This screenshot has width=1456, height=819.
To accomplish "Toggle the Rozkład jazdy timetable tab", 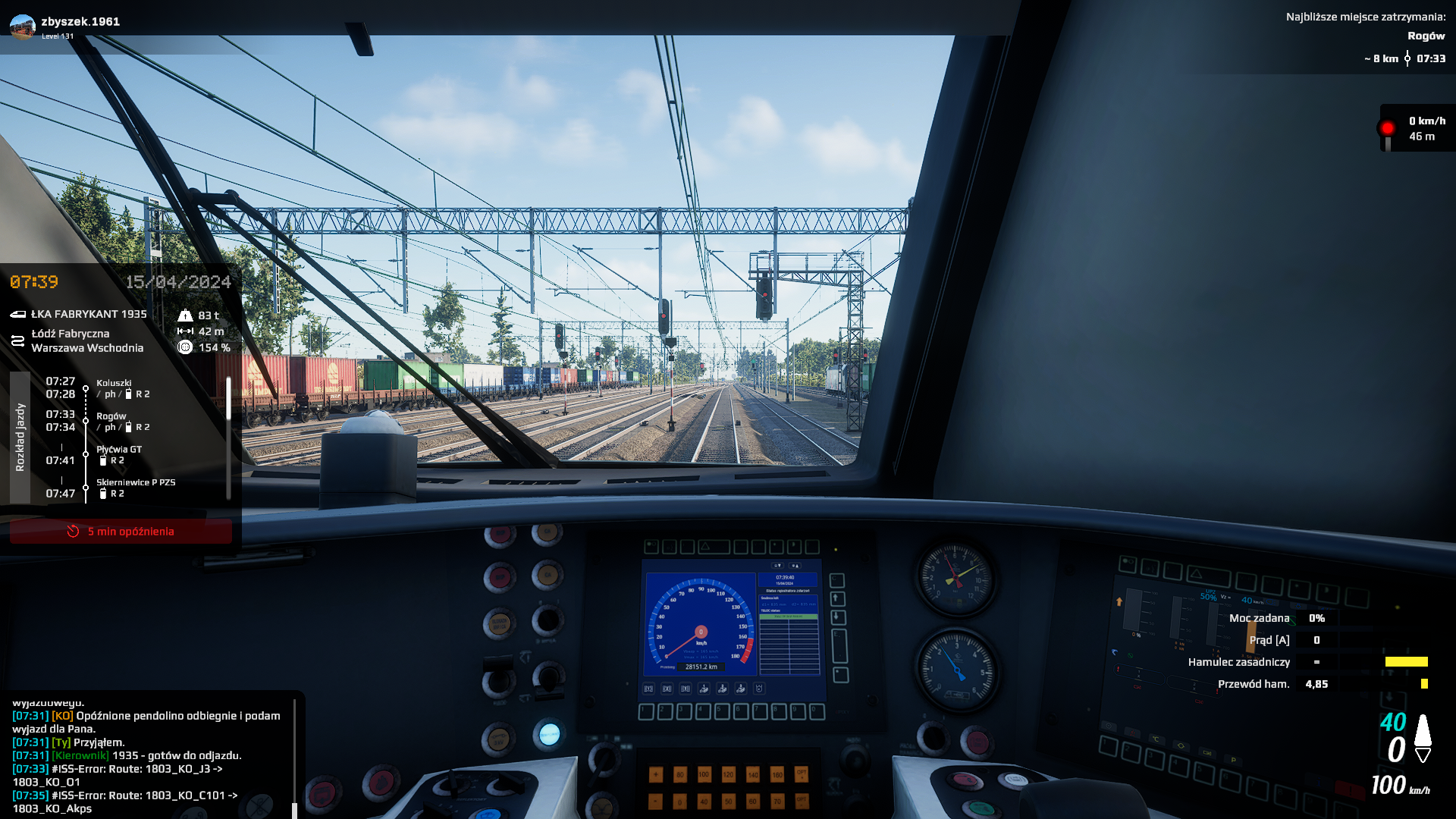I will pyautogui.click(x=20, y=438).
